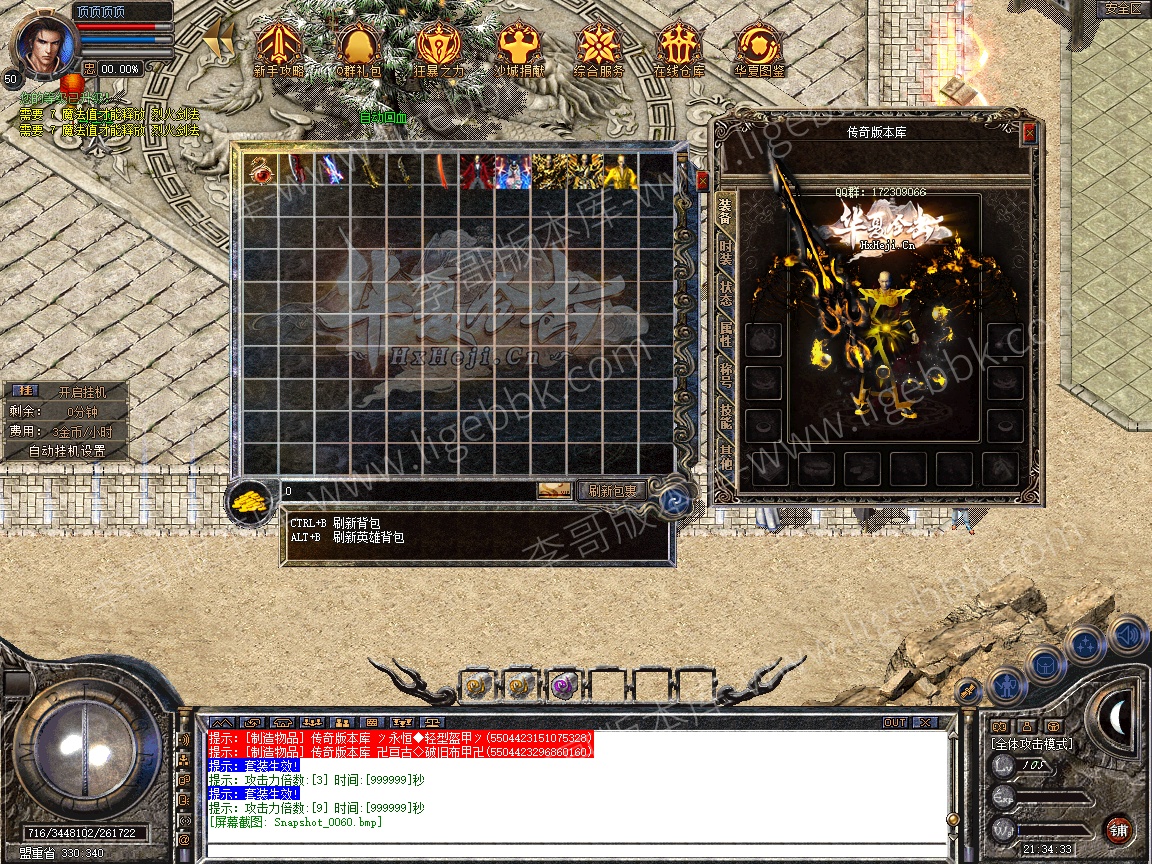1152x864 pixels.
Task: Switch to the 状态 status tab
Action: point(725,295)
